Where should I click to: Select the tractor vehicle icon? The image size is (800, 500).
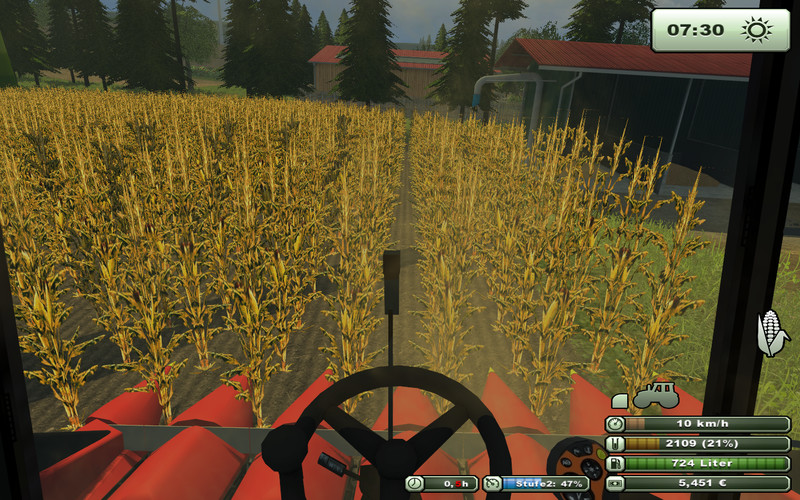coord(655,396)
